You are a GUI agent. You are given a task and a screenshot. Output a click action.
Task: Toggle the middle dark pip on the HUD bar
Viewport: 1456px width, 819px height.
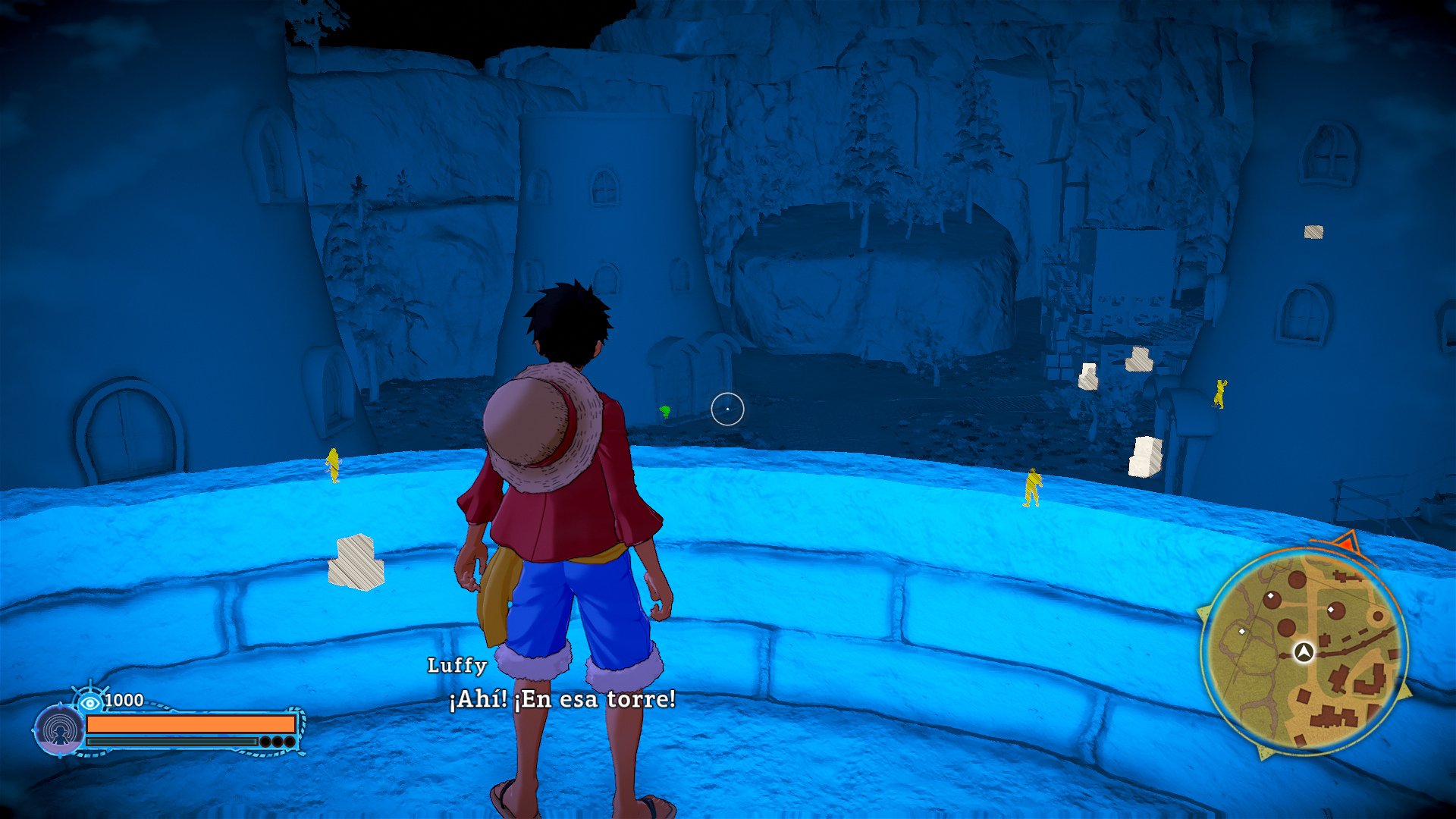(x=277, y=742)
